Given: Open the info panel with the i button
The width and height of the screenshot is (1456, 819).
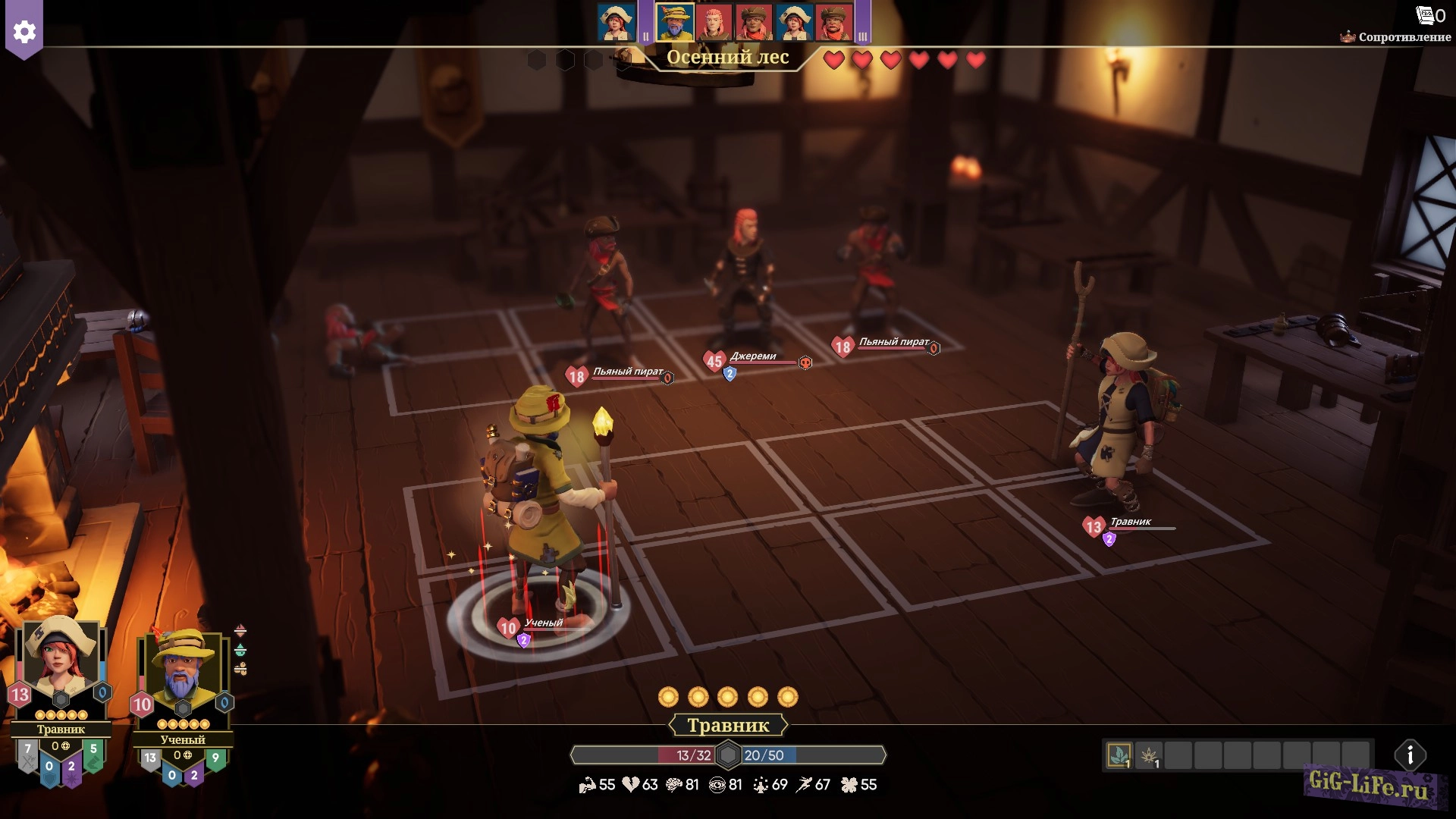Looking at the screenshot, I should point(1410,755).
